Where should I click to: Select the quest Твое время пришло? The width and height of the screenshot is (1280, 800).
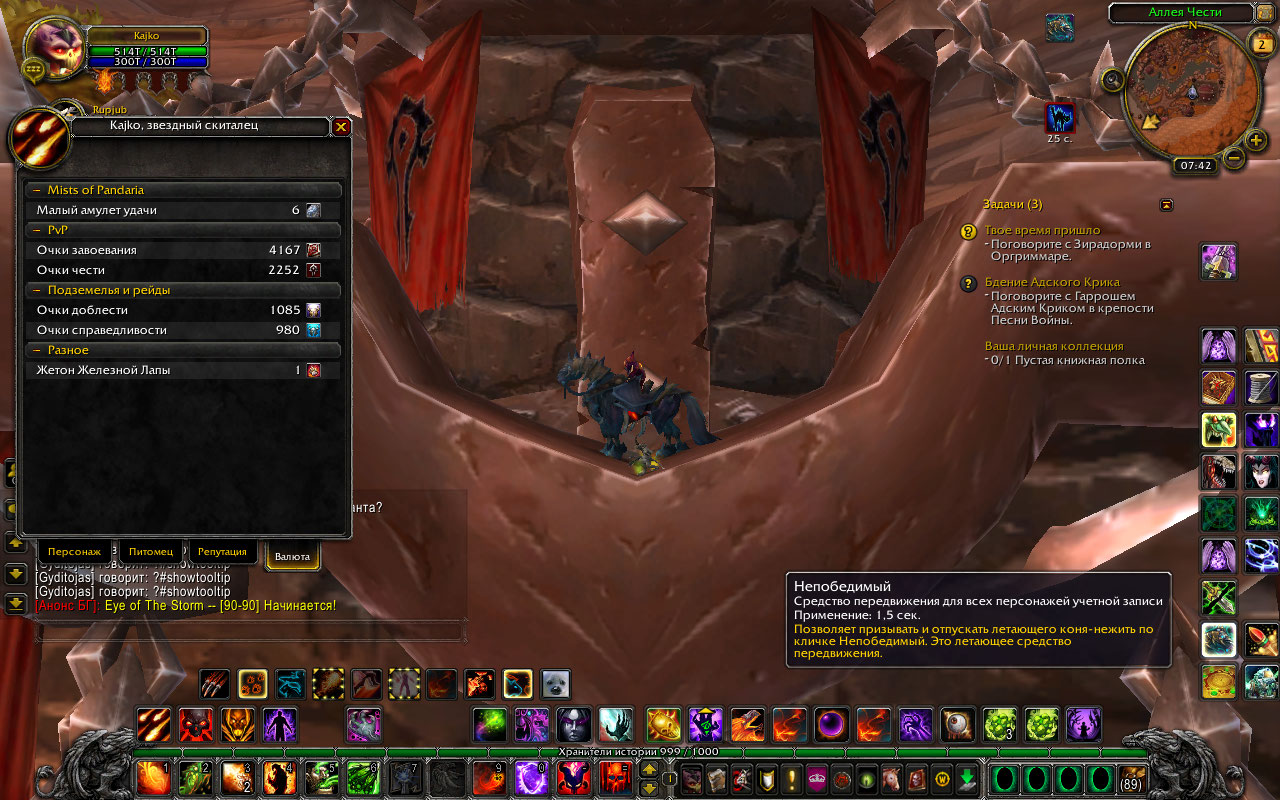click(1042, 230)
